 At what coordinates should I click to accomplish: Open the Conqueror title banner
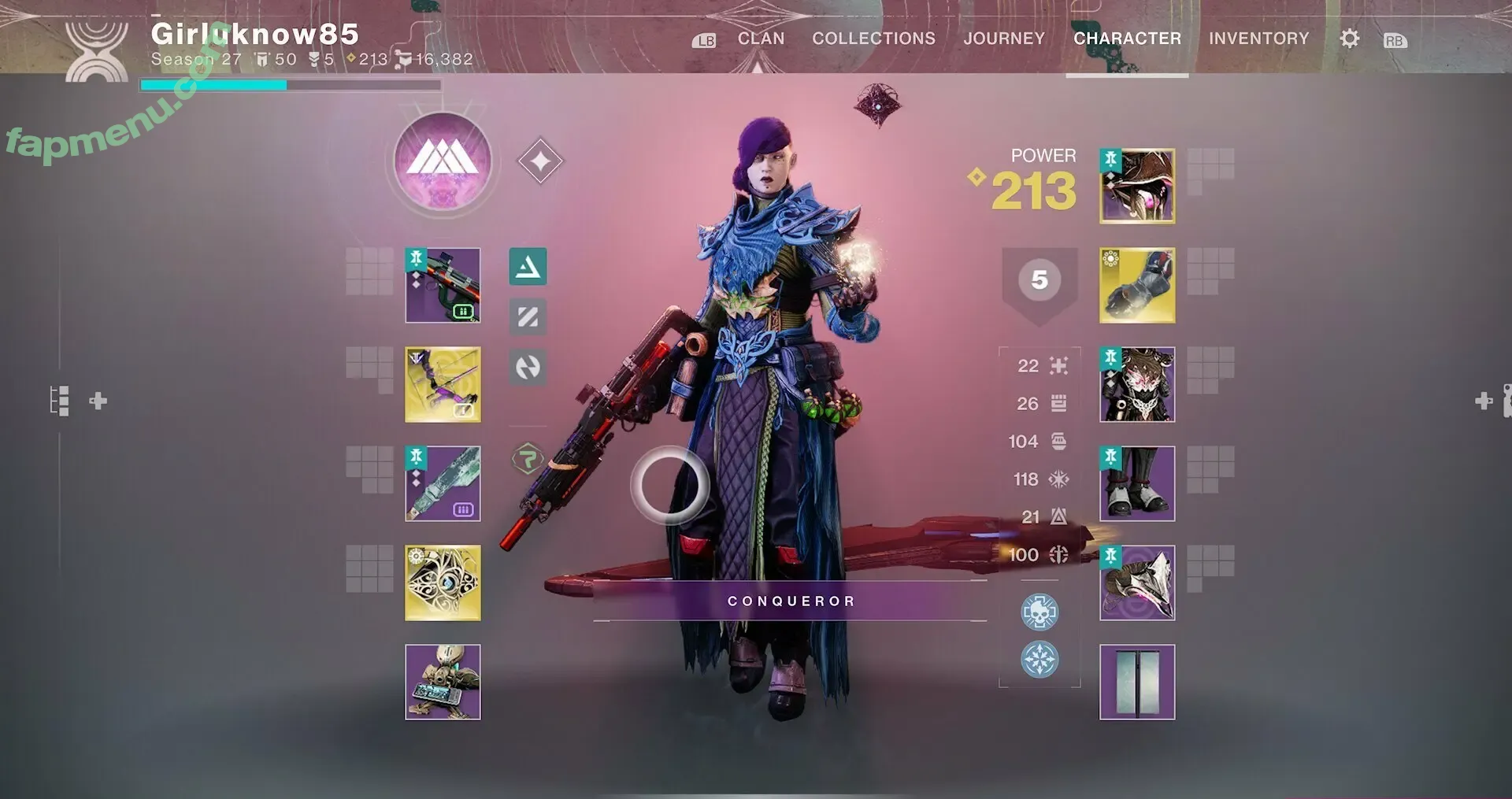(x=790, y=601)
